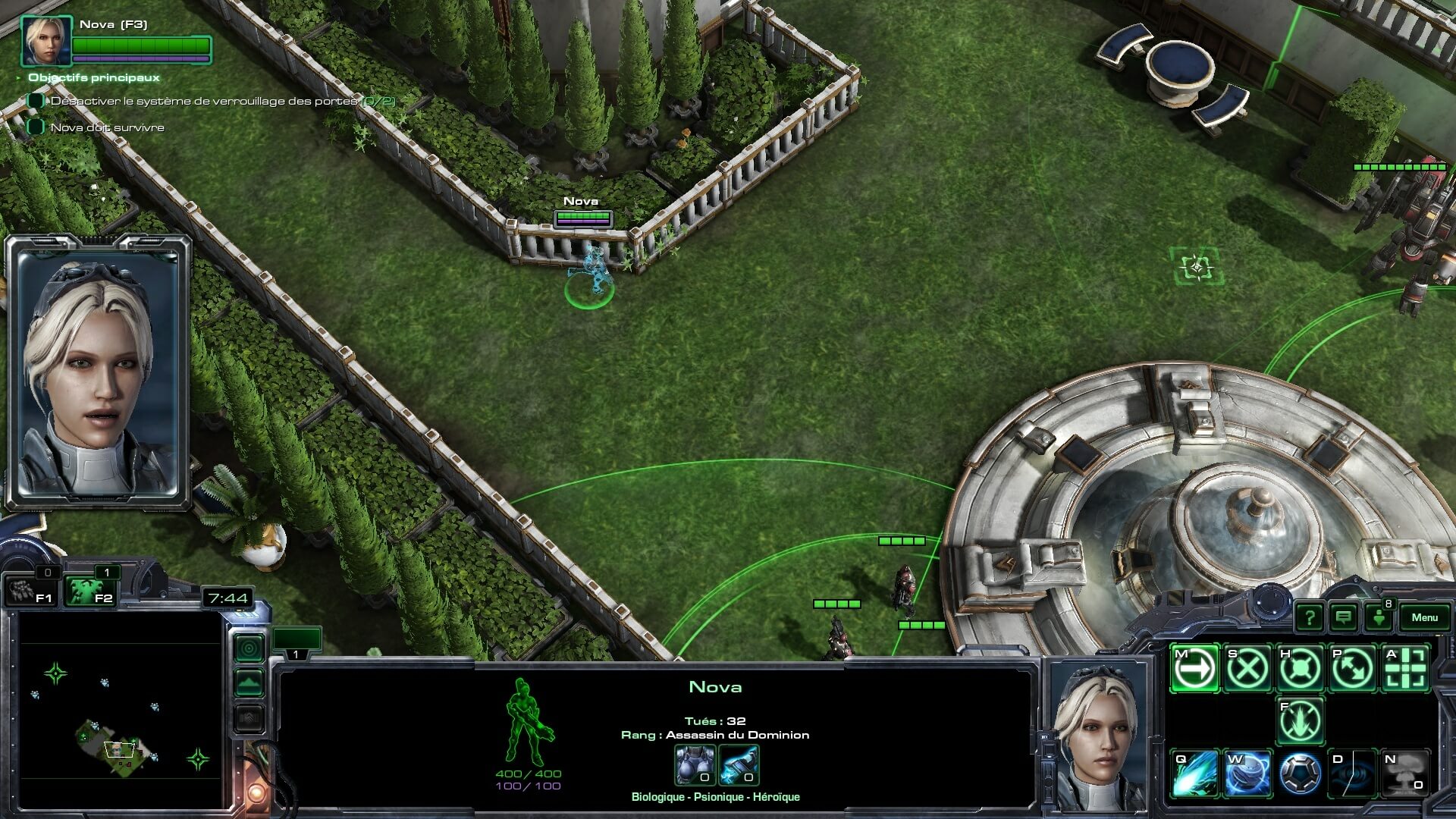Open the chat message log button
The width and height of the screenshot is (1456, 819).
point(1343,617)
